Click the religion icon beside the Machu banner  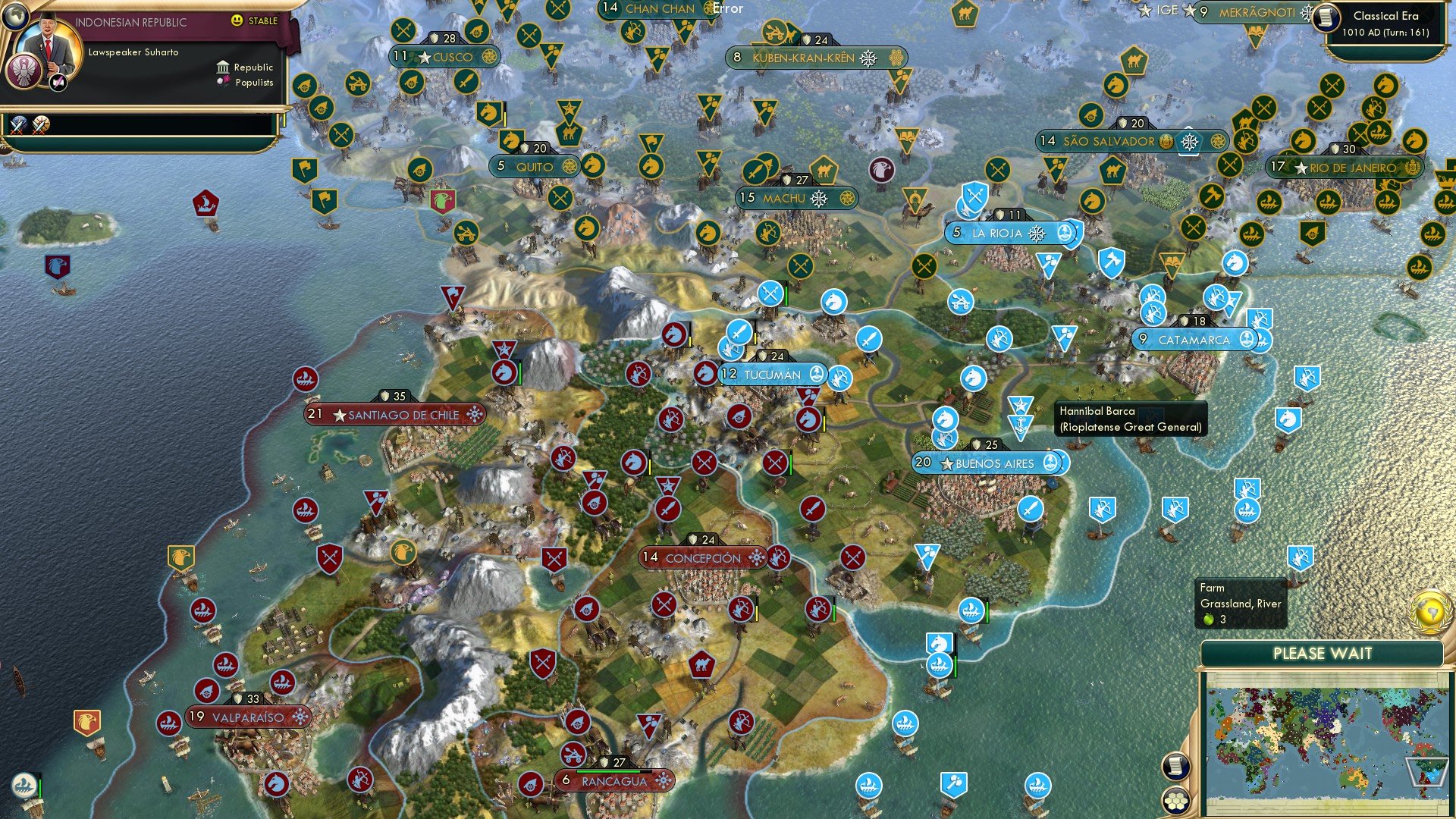[817, 198]
